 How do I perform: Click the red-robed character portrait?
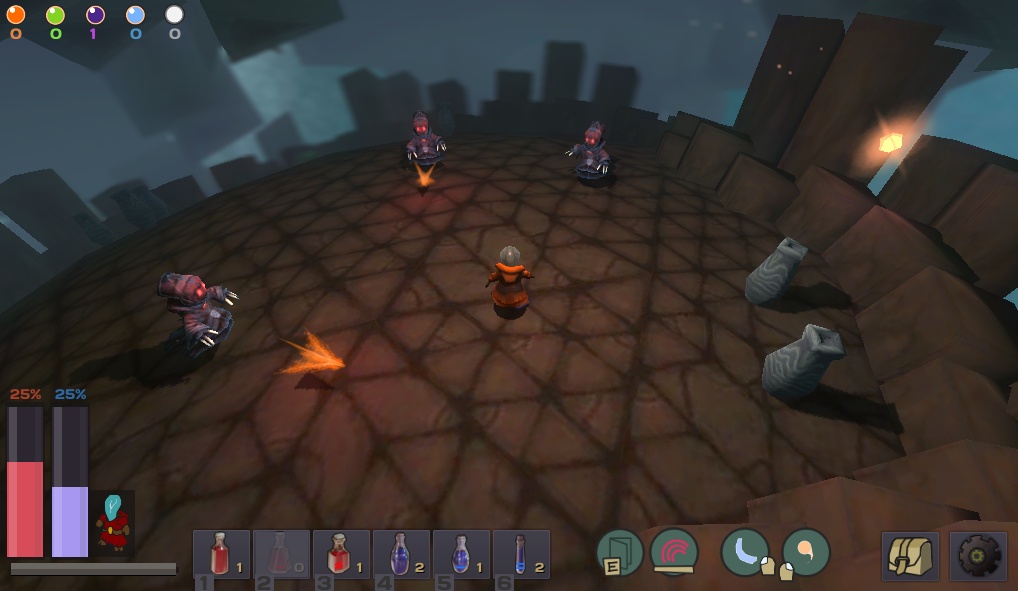[114, 523]
